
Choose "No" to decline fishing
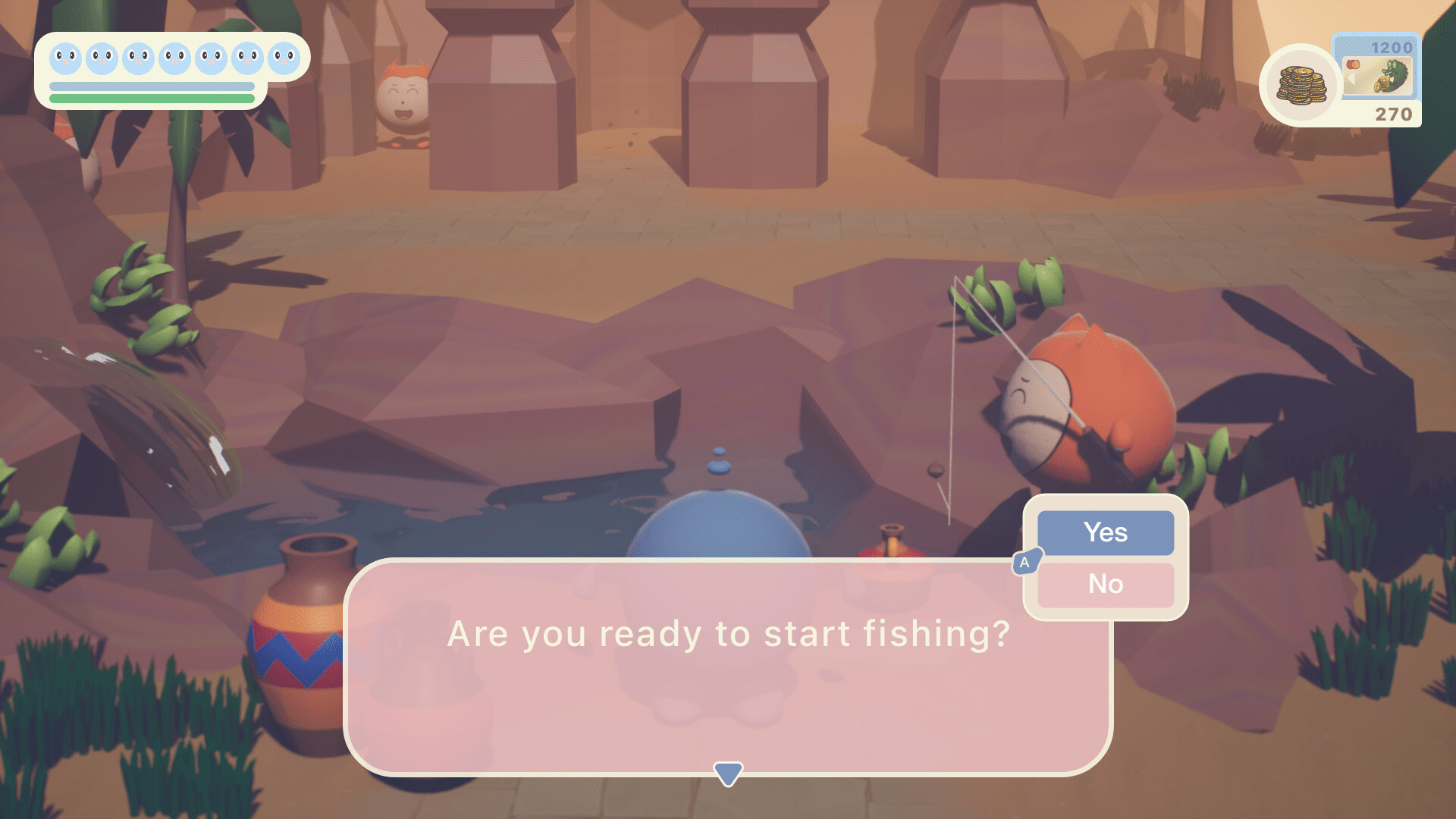coord(1106,584)
